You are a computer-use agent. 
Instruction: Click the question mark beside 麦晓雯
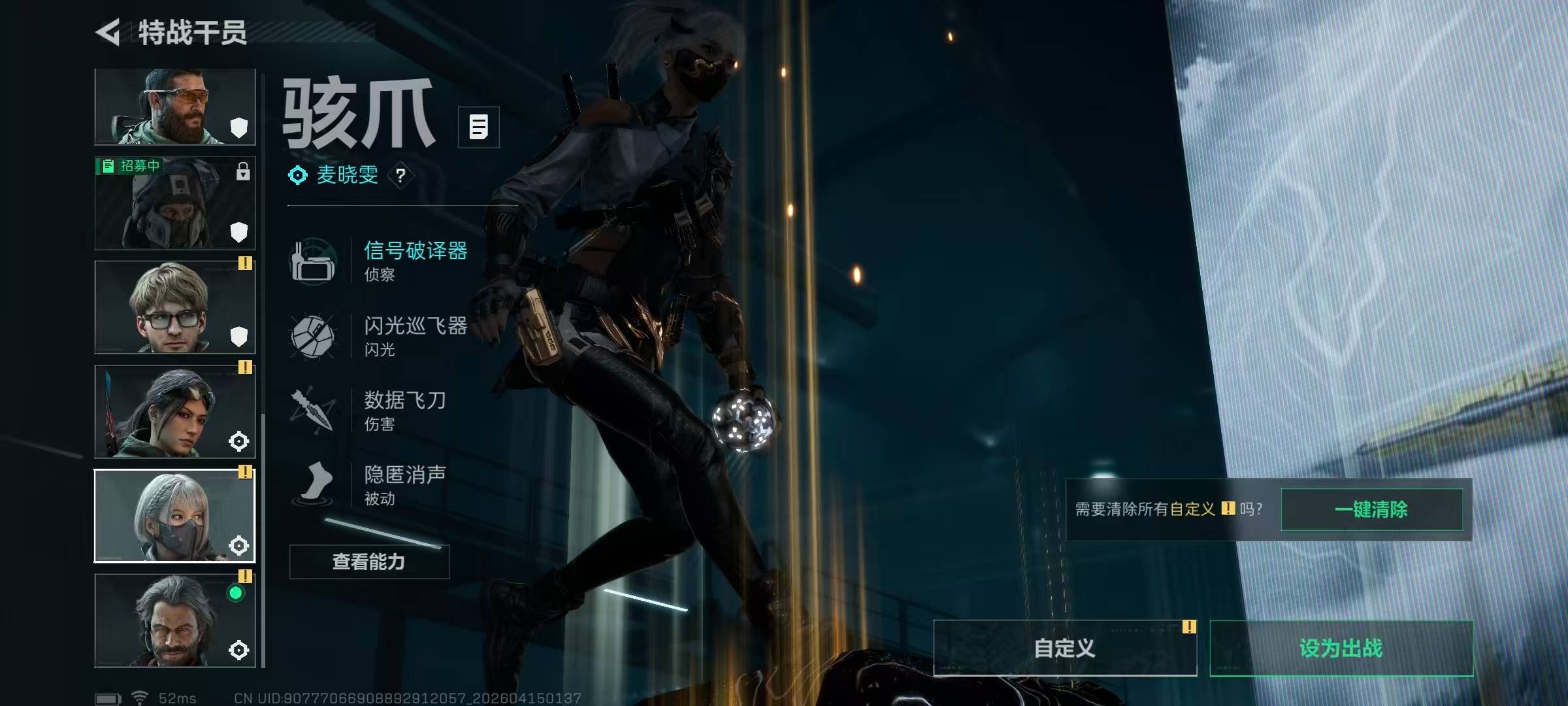click(400, 175)
